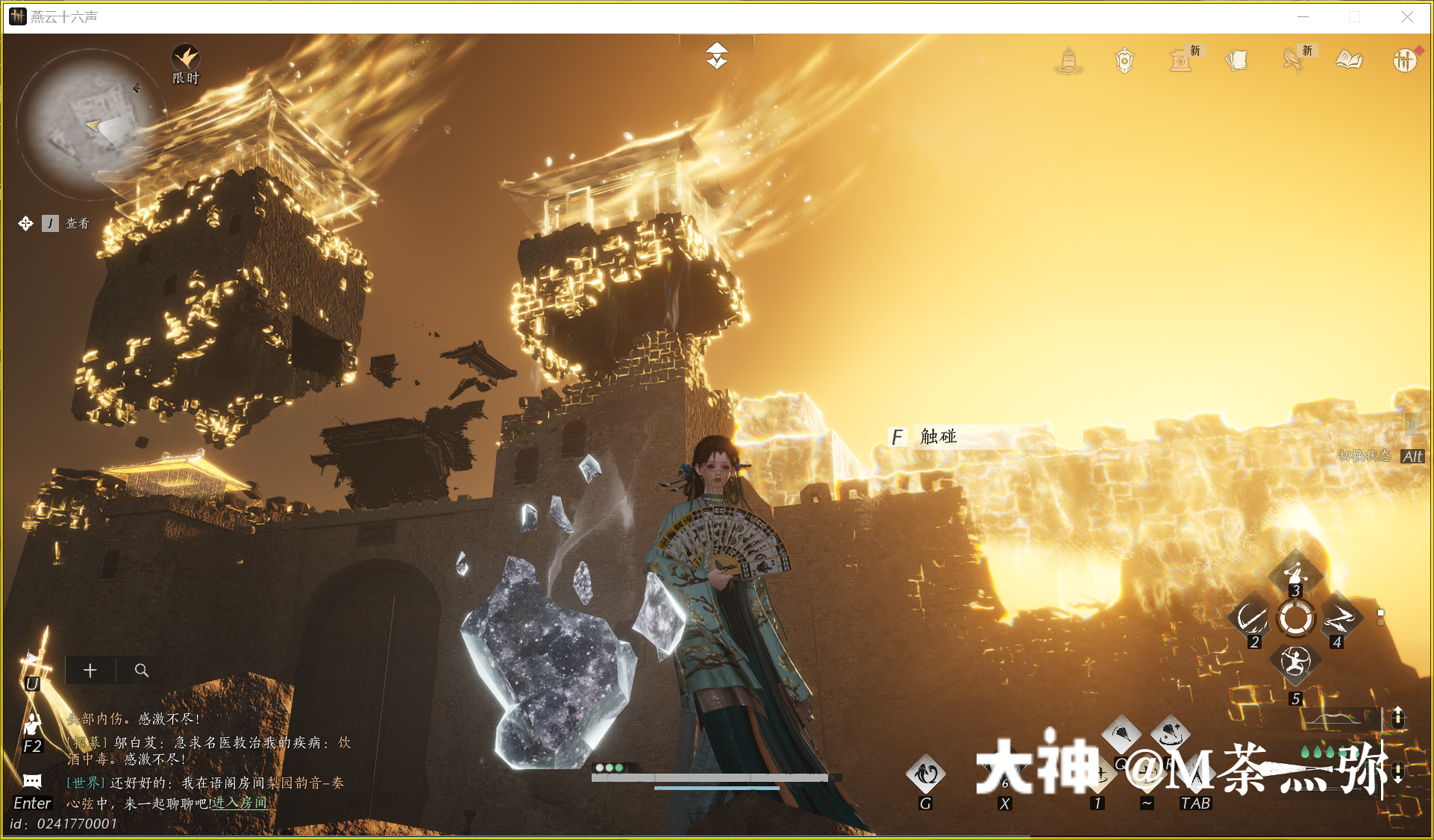The width and height of the screenshot is (1434, 840).
Task: Click the magnifying glass search button
Action: coord(141,670)
